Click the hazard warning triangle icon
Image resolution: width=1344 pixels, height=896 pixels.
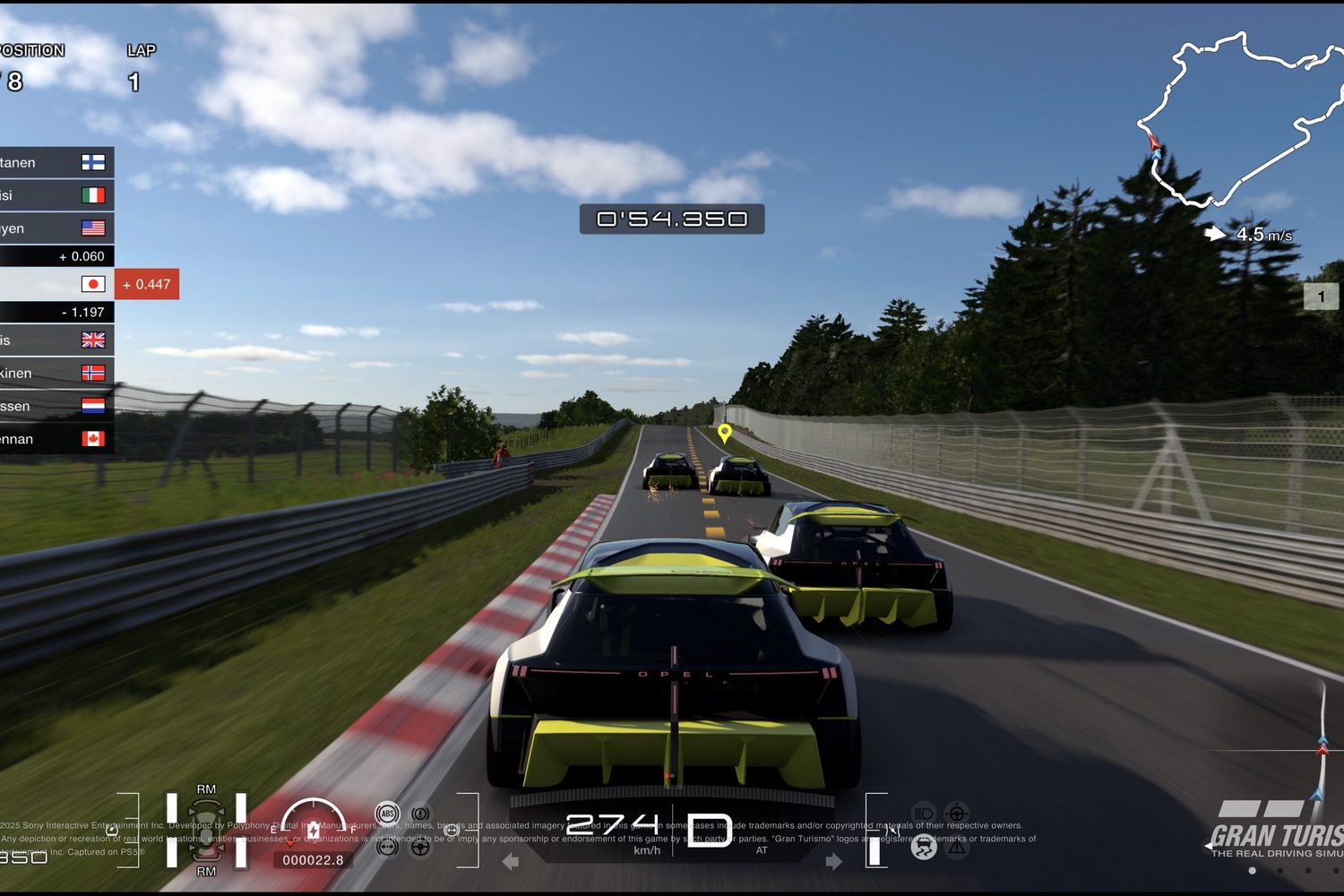point(957,847)
